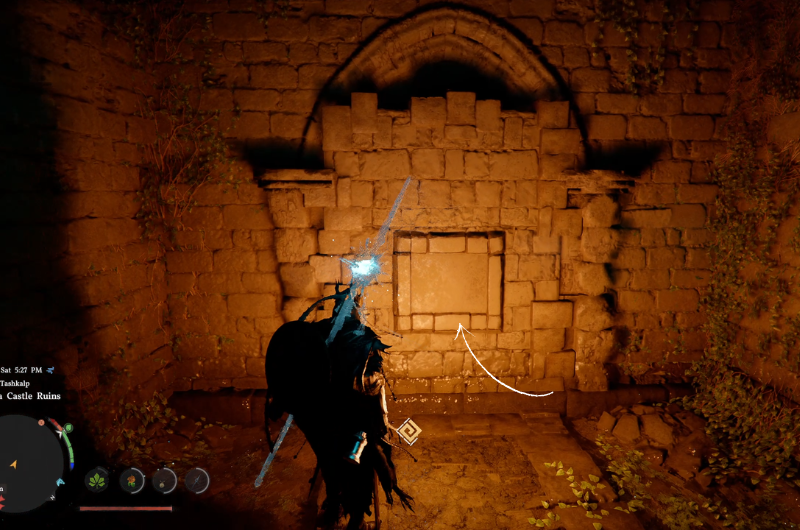Choose the round orb skill icon
This screenshot has width=800, height=530.
pos(165,480)
